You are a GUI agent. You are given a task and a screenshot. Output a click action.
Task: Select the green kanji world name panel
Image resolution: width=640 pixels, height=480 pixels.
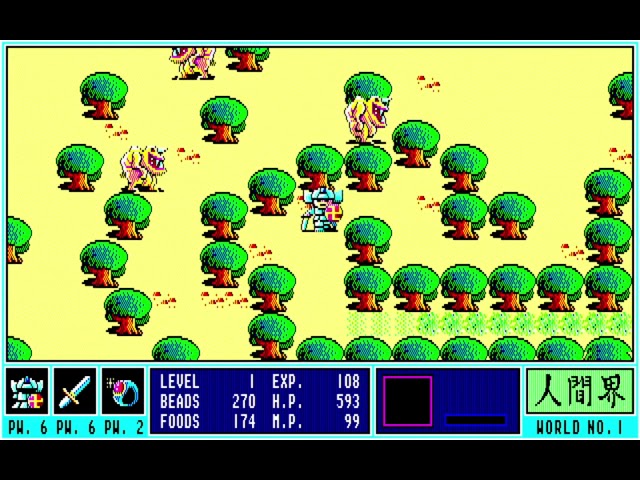click(579, 392)
